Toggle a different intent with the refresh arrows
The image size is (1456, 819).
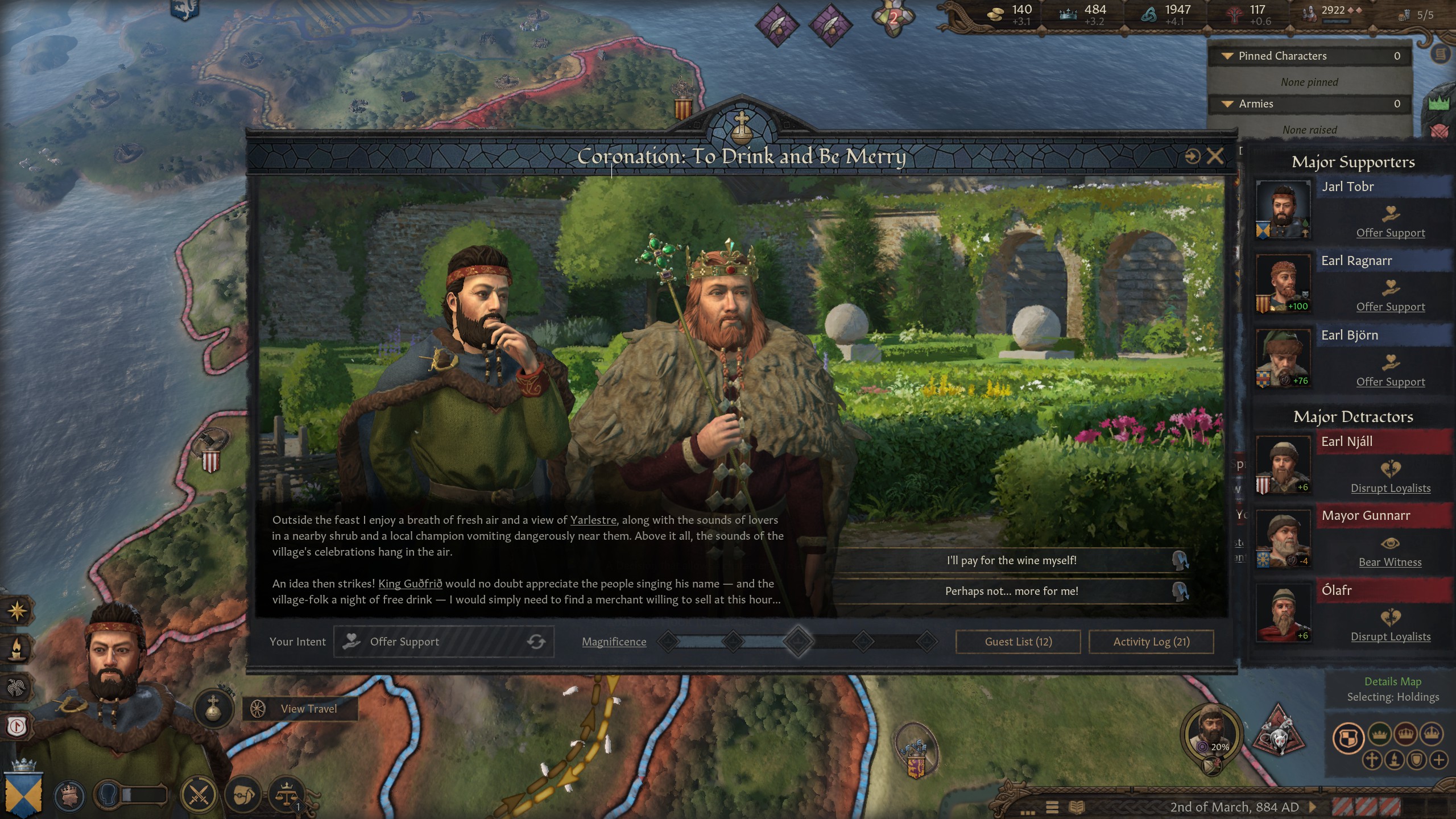coord(537,642)
